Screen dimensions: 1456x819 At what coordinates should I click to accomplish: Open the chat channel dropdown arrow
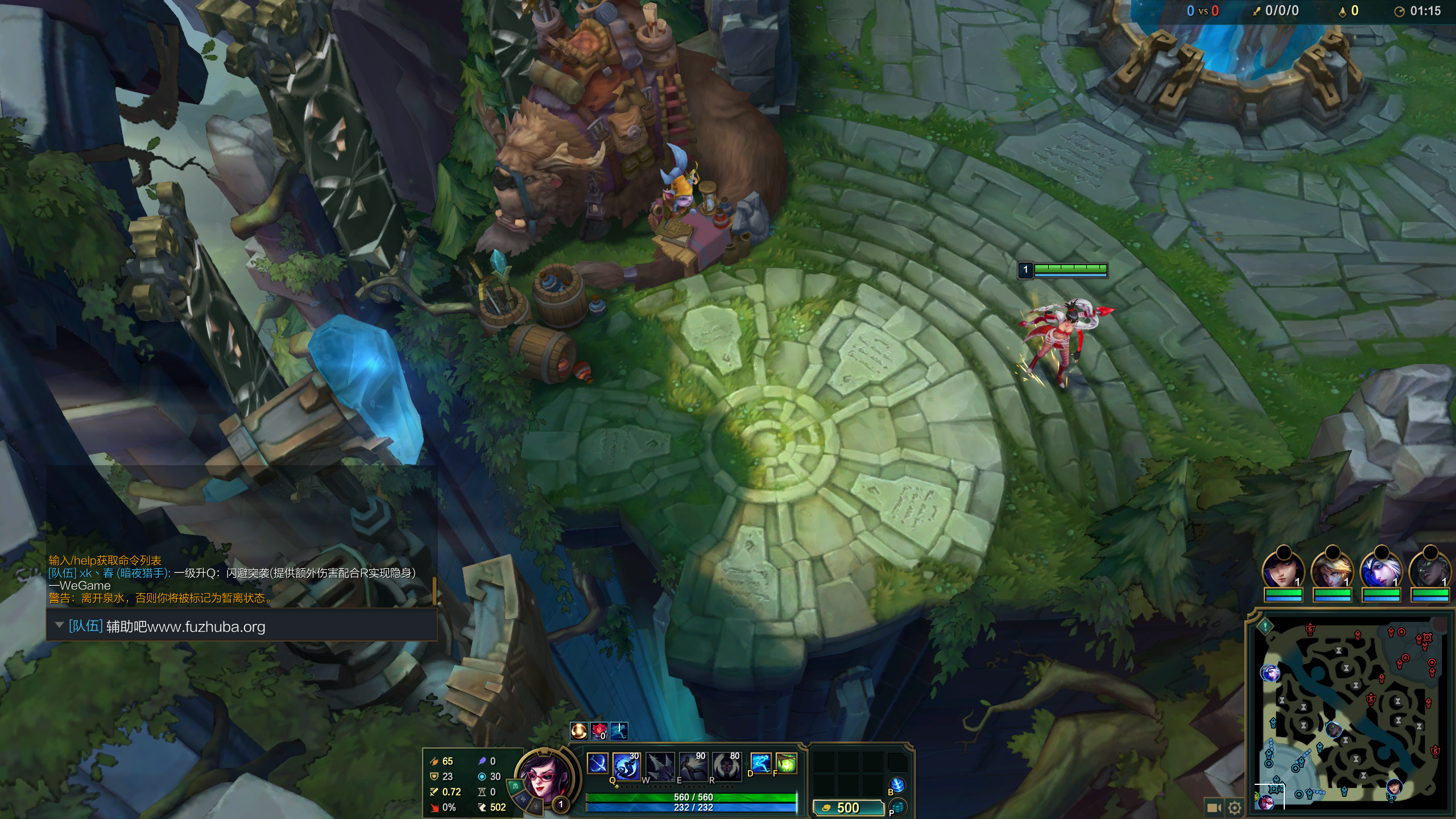[x=59, y=625]
